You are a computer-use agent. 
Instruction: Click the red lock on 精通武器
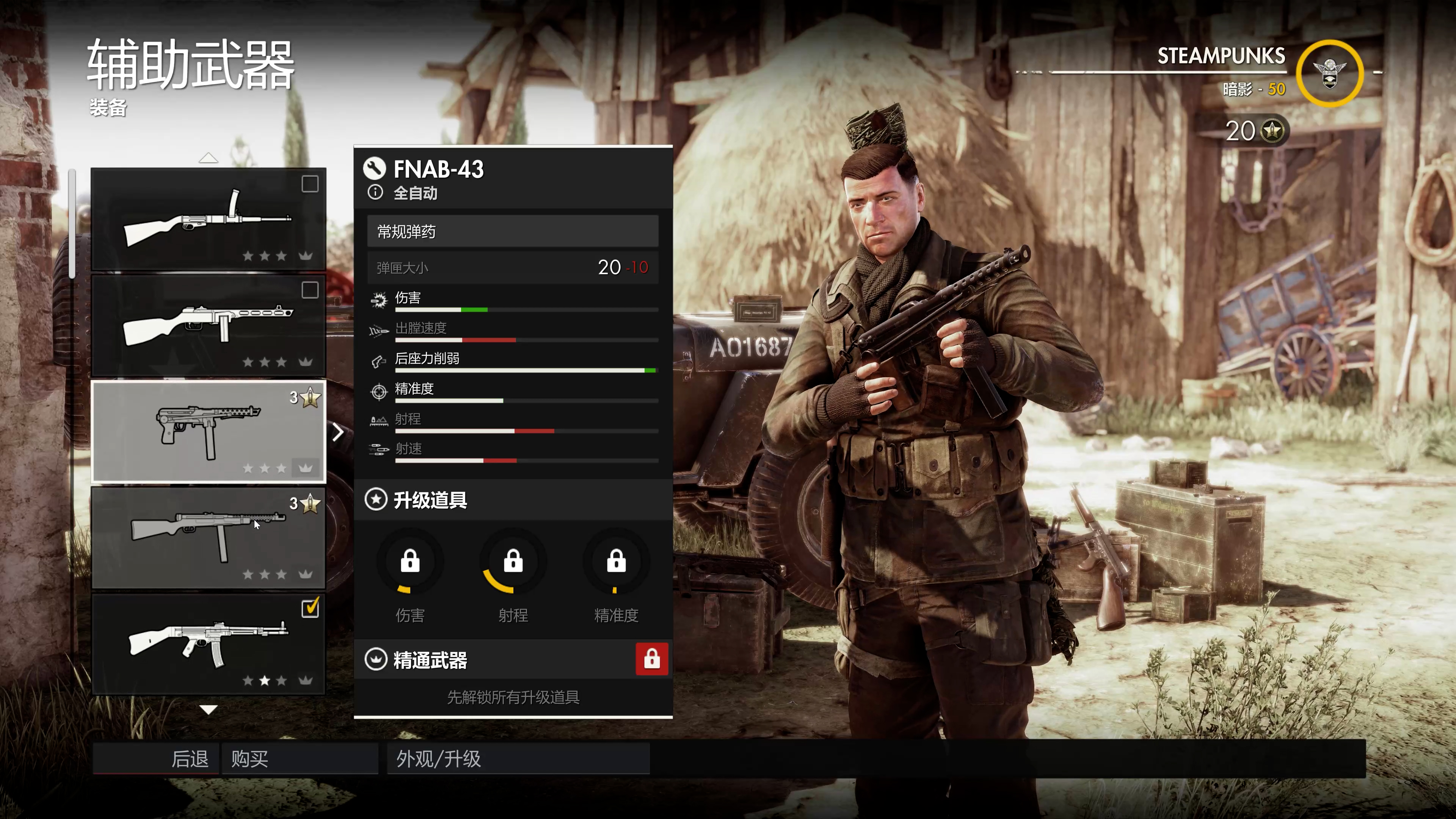click(652, 659)
